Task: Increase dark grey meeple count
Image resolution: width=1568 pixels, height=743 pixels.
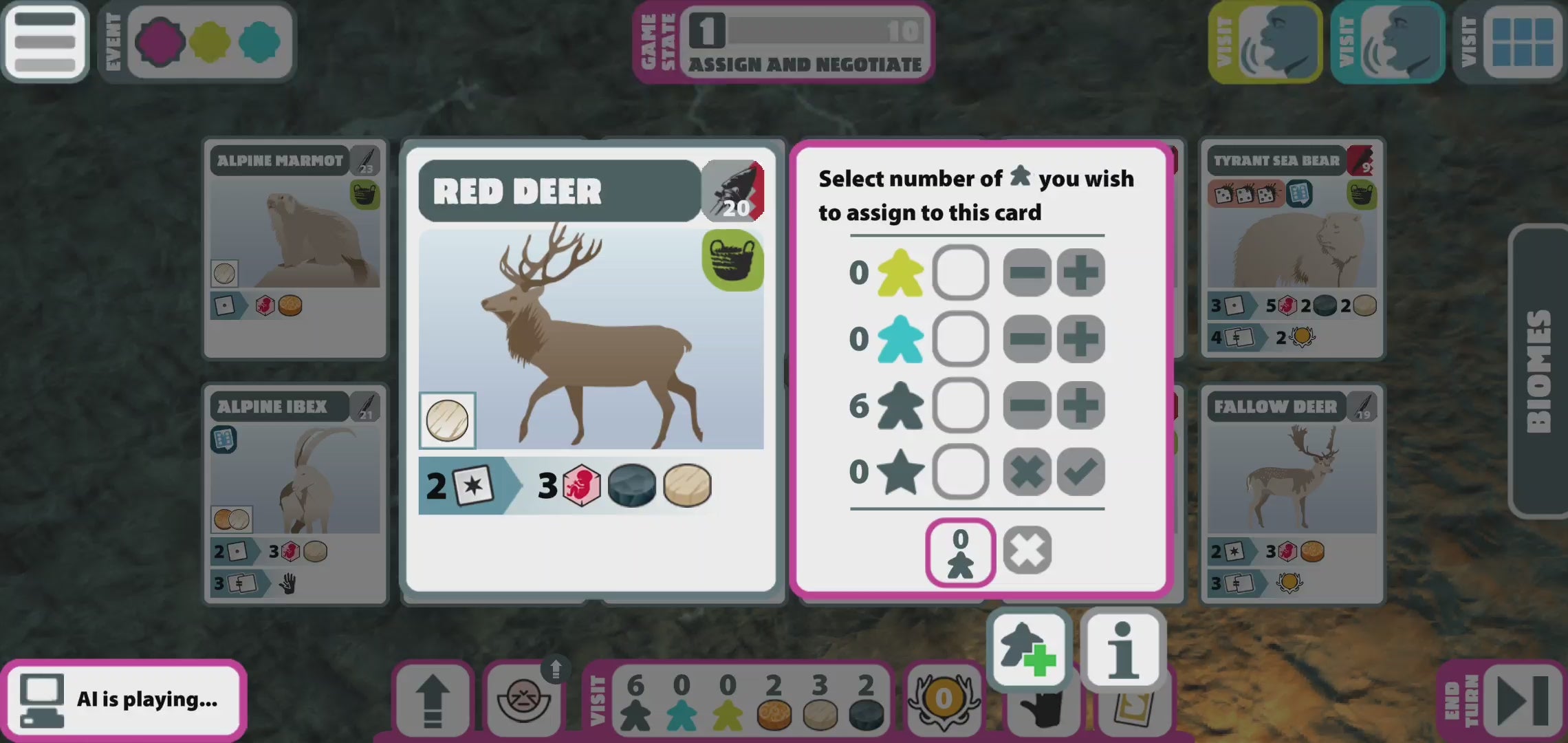Action: pyautogui.click(x=1080, y=406)
